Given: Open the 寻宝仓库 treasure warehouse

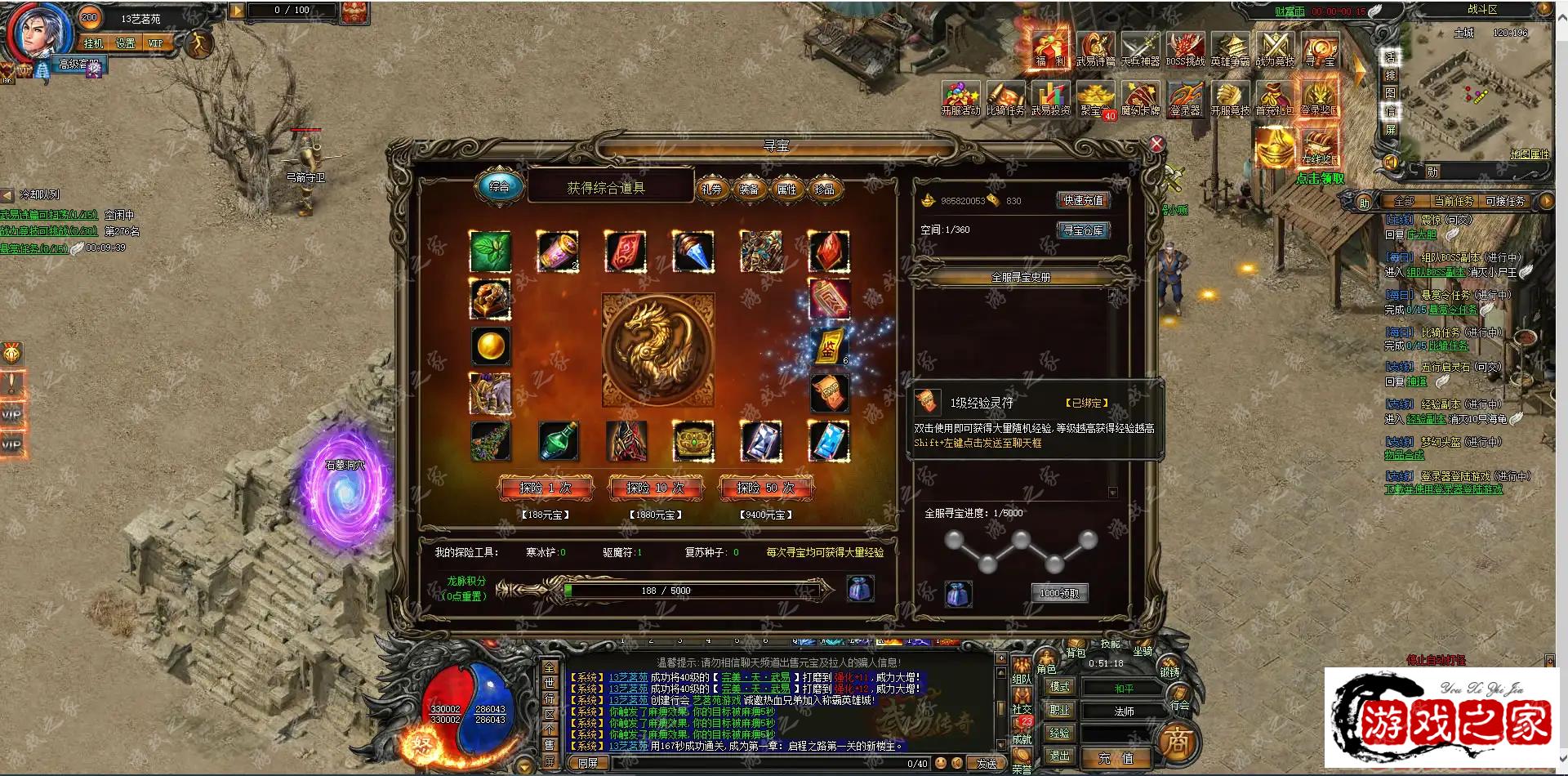Looking at the screenshot, I should (1083, 231).
